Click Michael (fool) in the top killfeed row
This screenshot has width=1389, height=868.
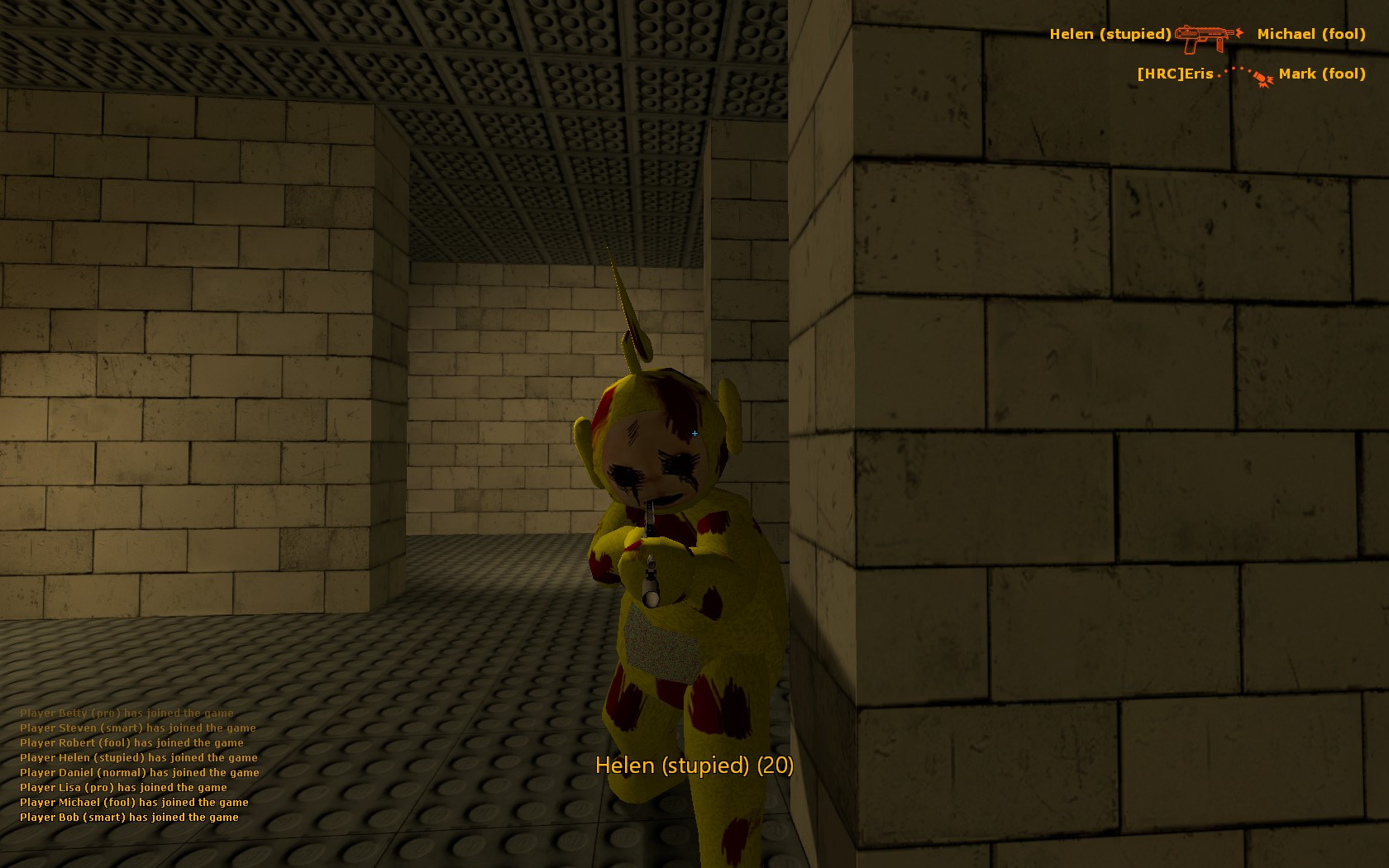(1311, 34)
